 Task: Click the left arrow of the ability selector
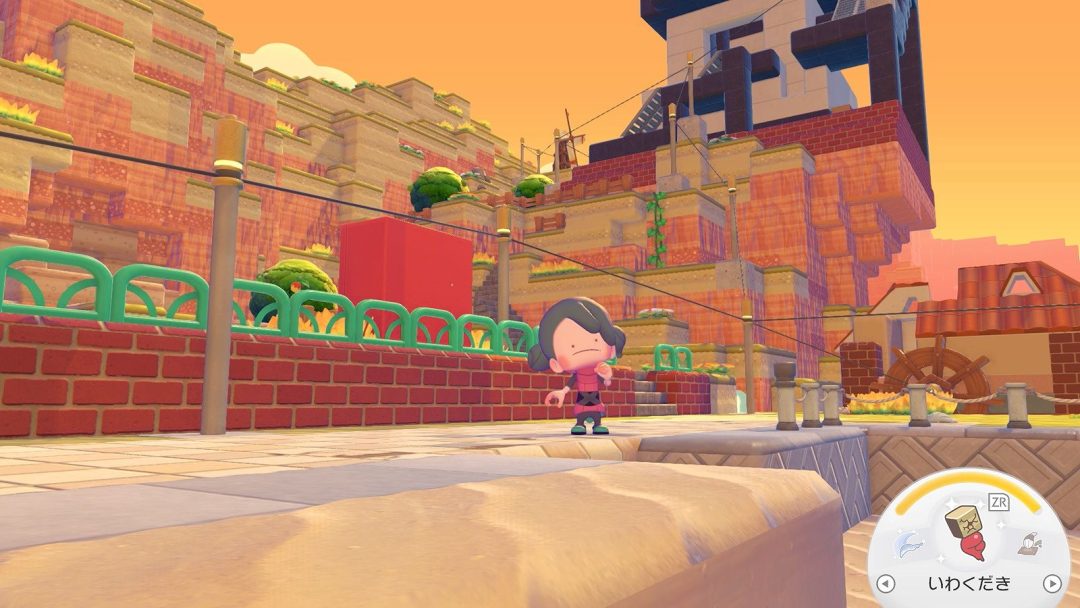pyautogui.click(x=885, y=583)
